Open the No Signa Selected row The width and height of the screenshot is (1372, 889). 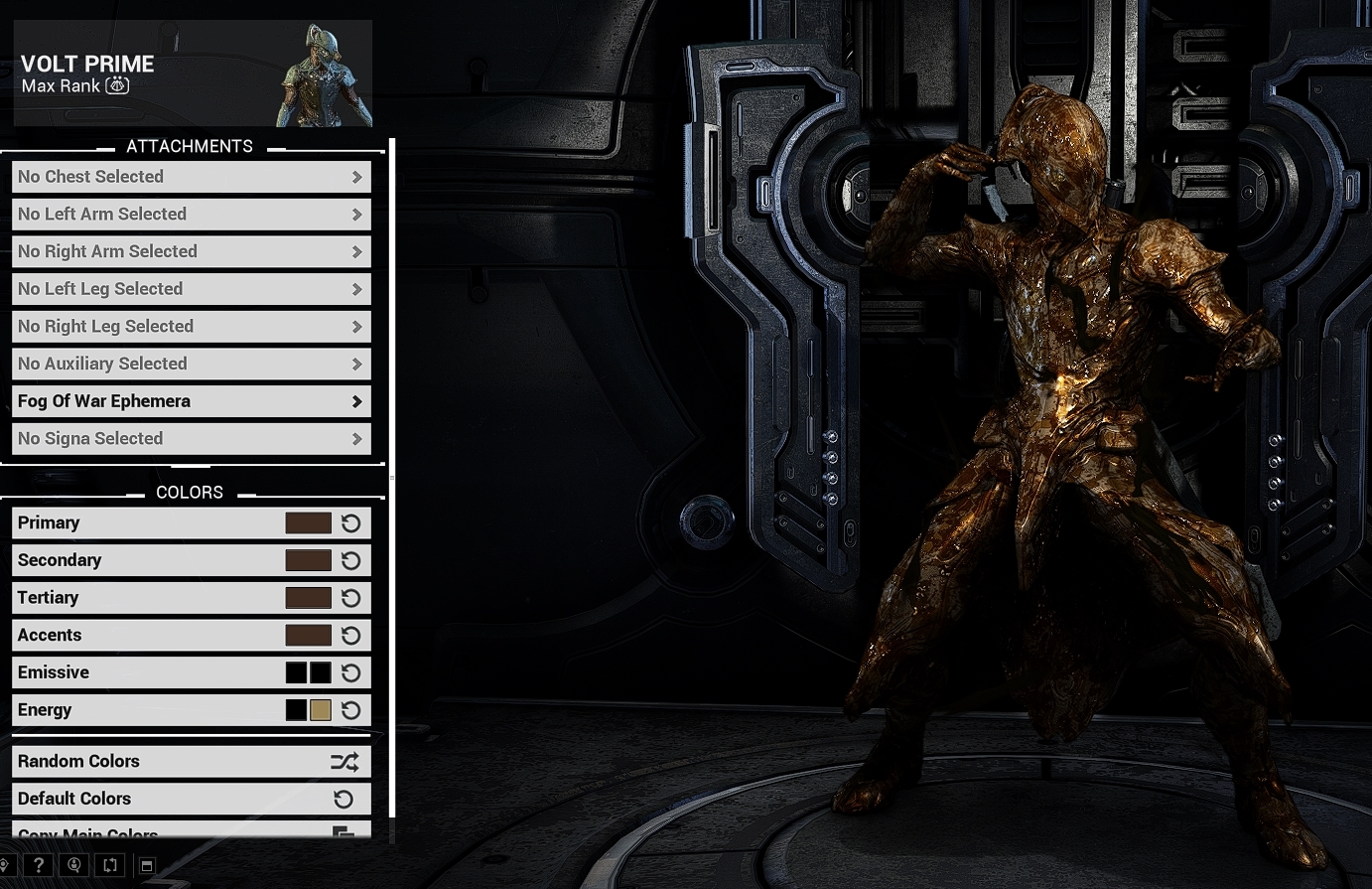coord(191,439)
